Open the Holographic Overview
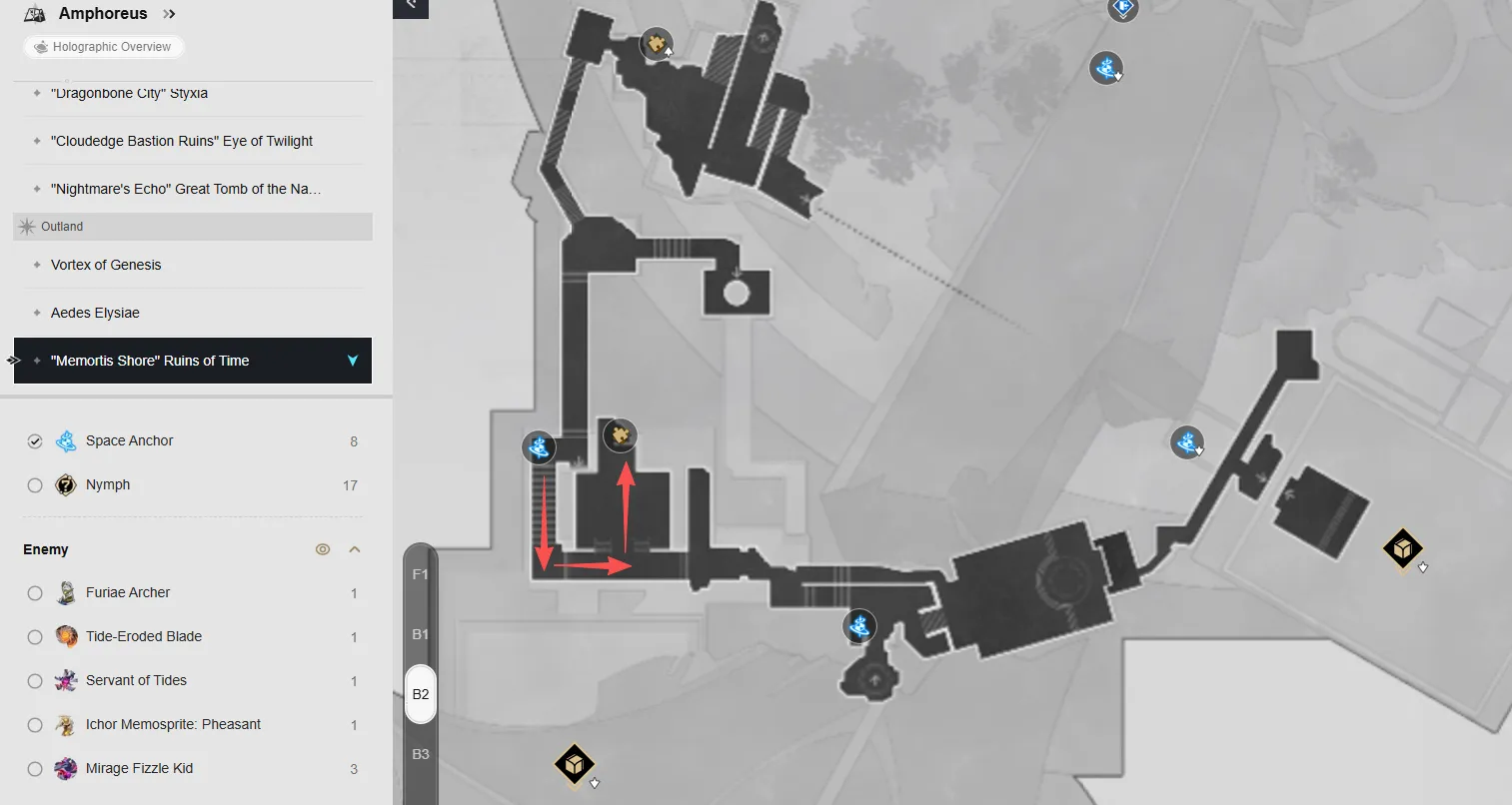Screen dimensions: 1512x805 103,46
